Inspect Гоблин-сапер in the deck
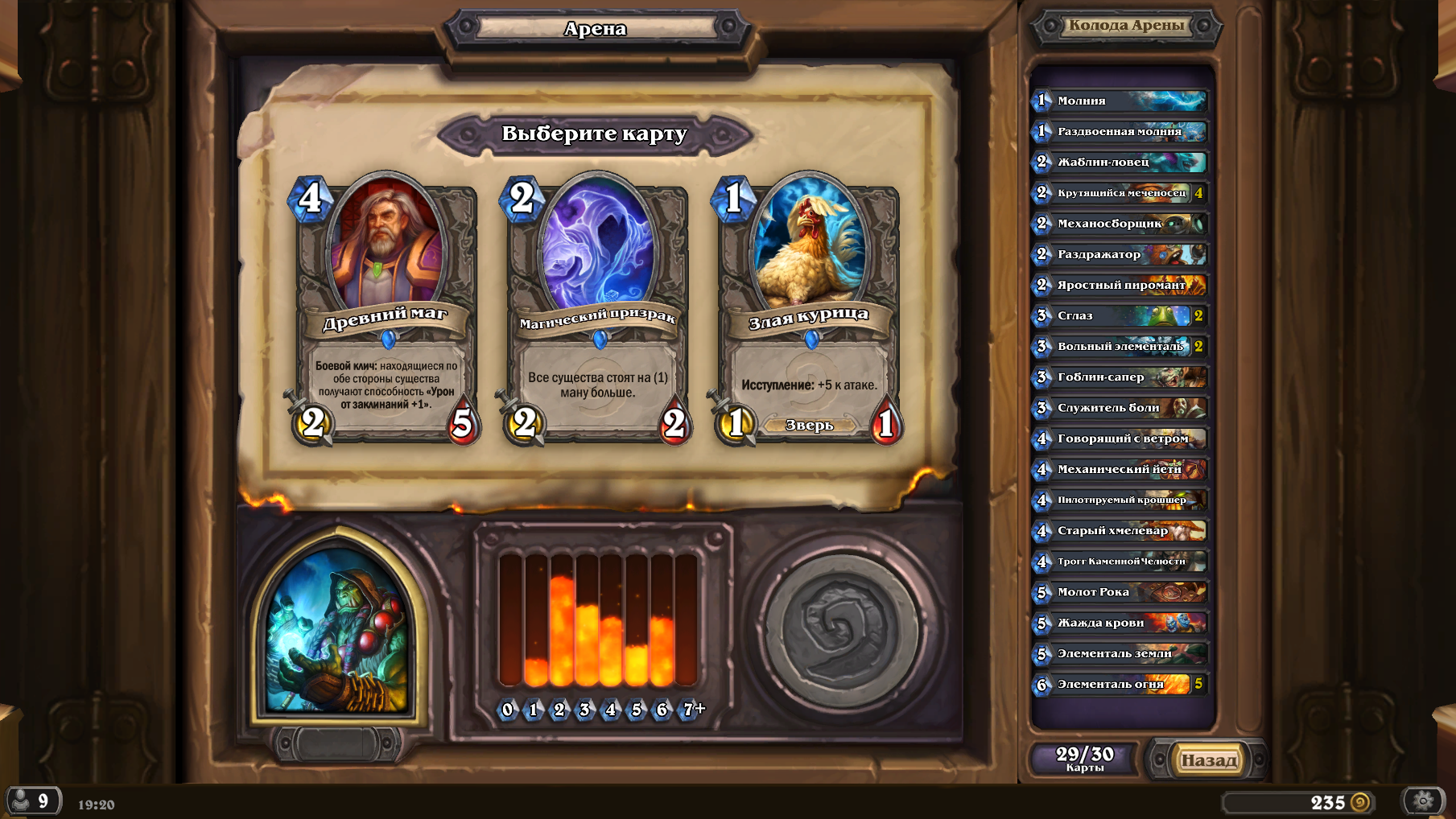This screenshot has height=819, width=1456. pos(1120,377)
